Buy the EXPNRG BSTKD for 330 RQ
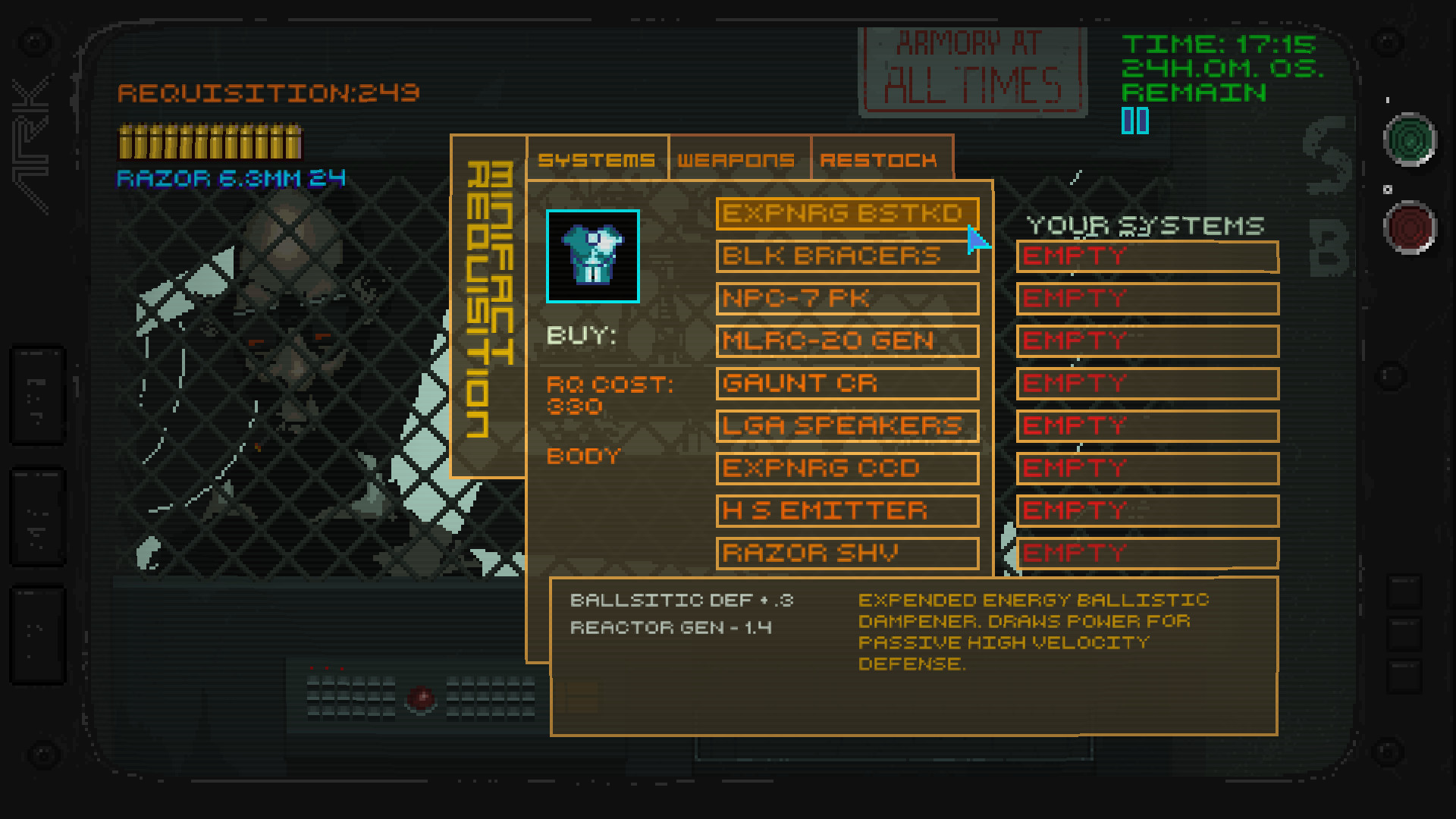Viewport: 1456px width, 819px height. (846, 214)
